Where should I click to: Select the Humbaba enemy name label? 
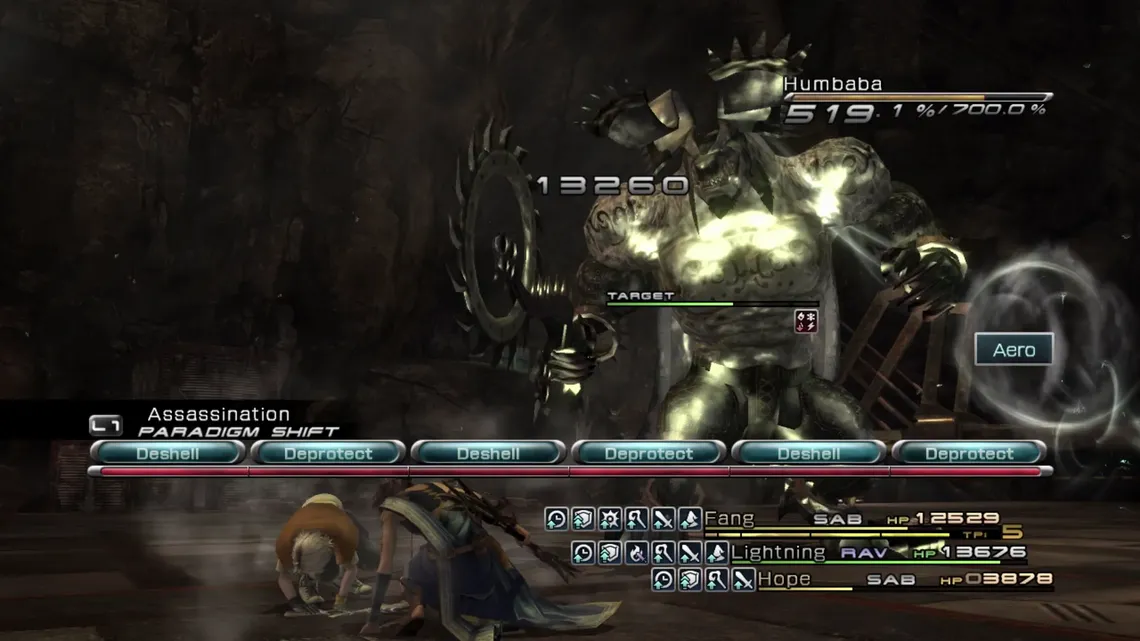[832, 84]
